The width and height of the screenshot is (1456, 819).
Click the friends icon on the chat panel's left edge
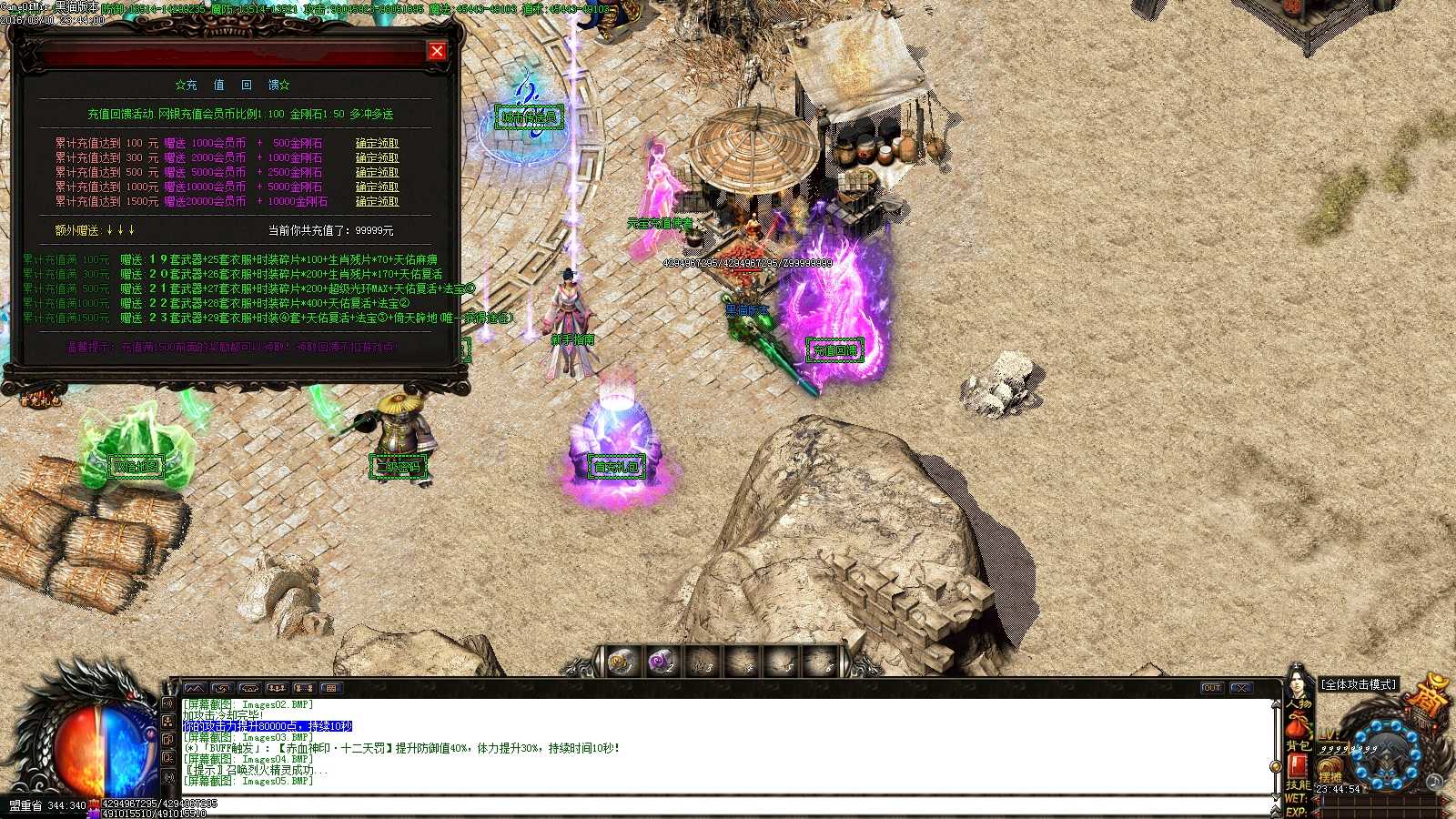(169, 723)
